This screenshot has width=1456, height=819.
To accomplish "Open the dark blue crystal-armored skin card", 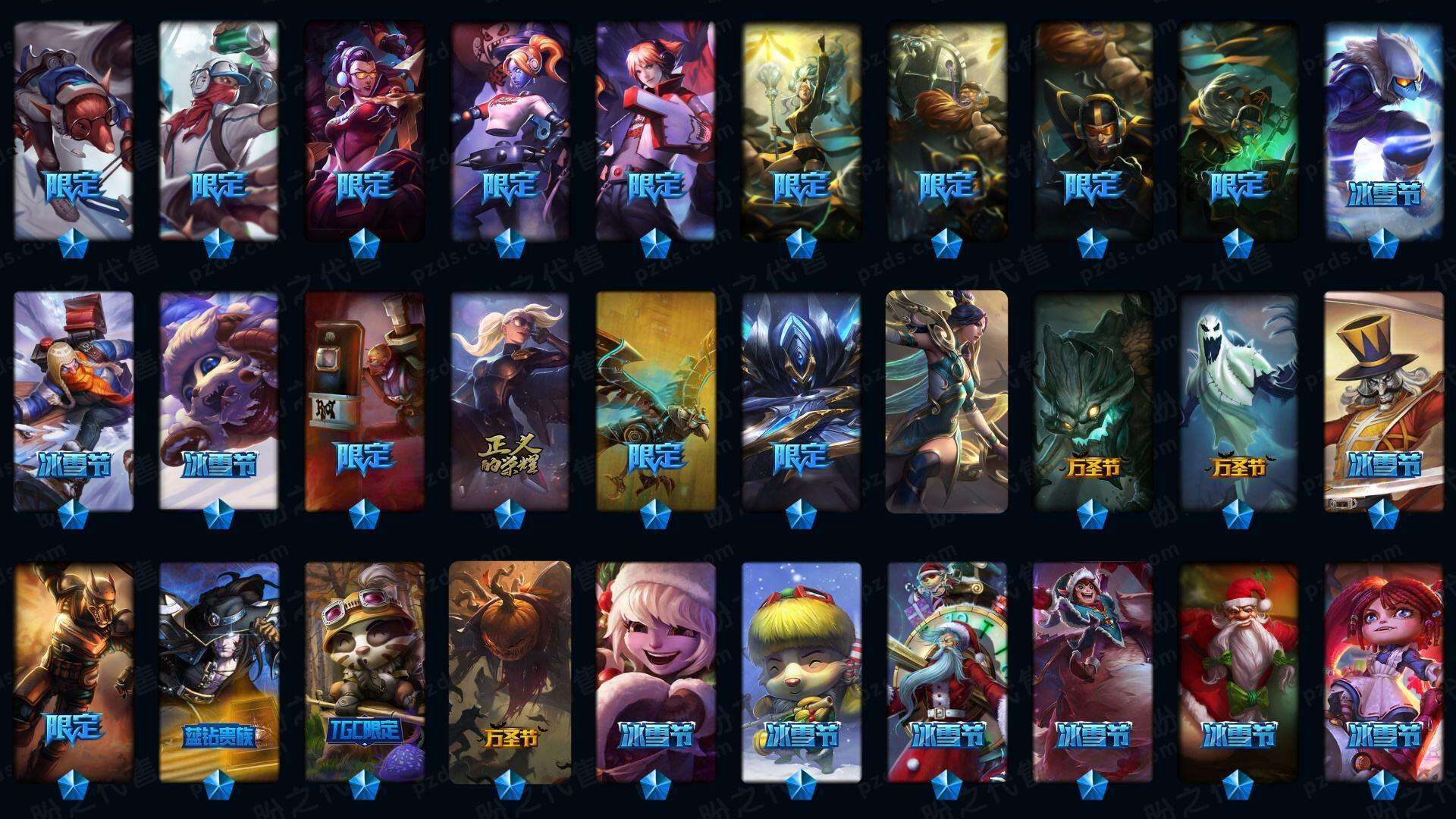I will coord(801,400).
